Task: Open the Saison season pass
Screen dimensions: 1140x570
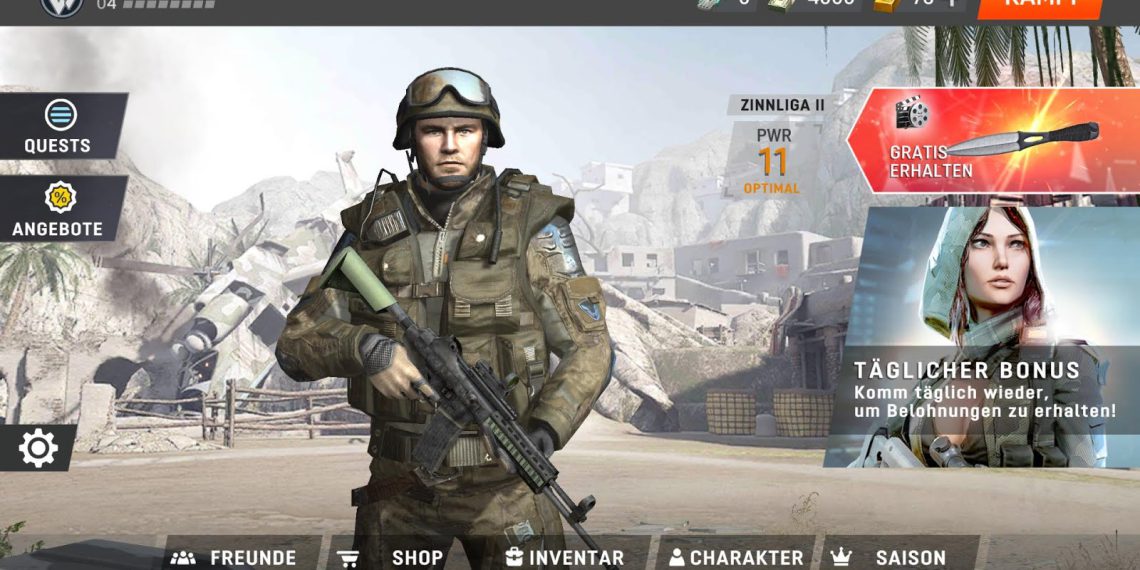Action: coord(890,556)
